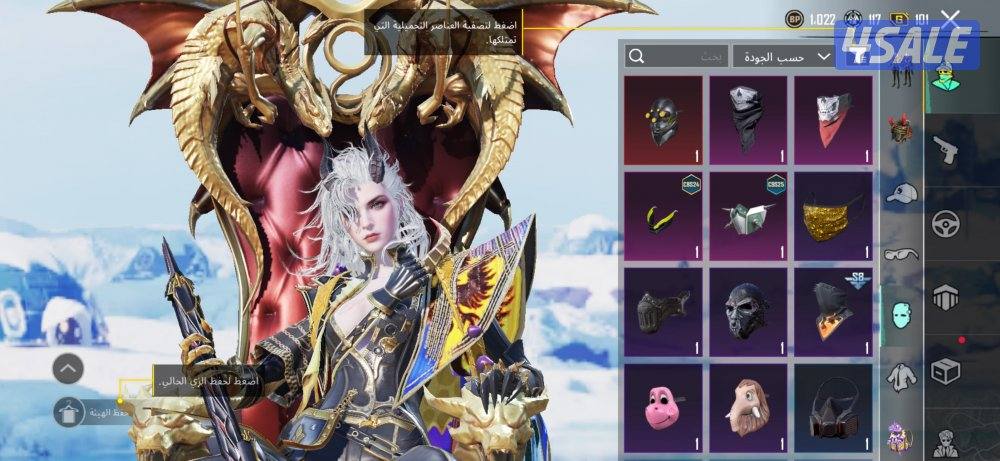Open the sort-by-quality dropdown
1000x461 pixels.
[783, 57]
